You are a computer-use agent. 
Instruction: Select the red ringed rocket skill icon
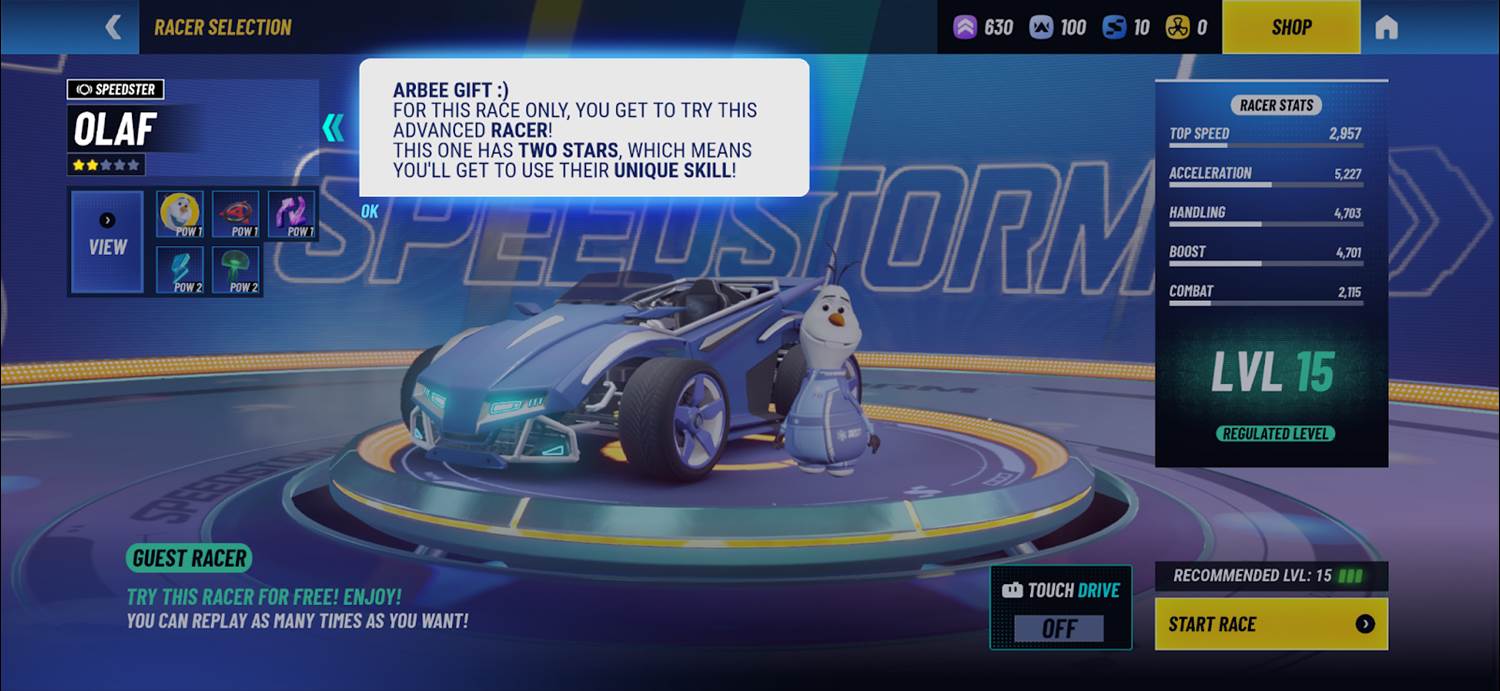coord(236,214)
